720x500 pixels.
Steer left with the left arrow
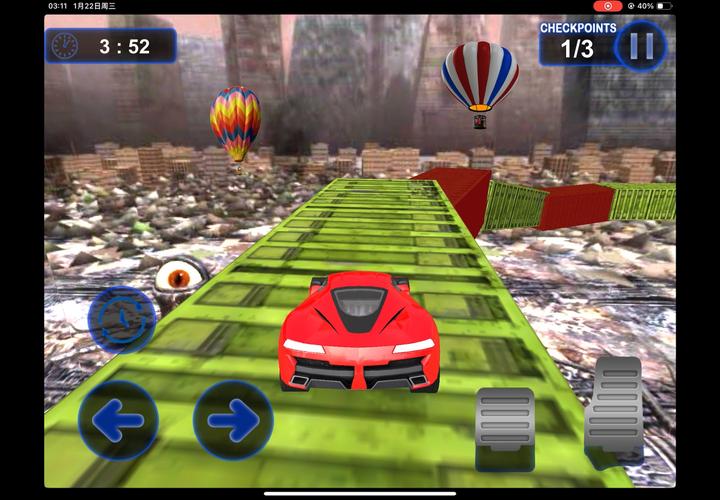point(118,421)
